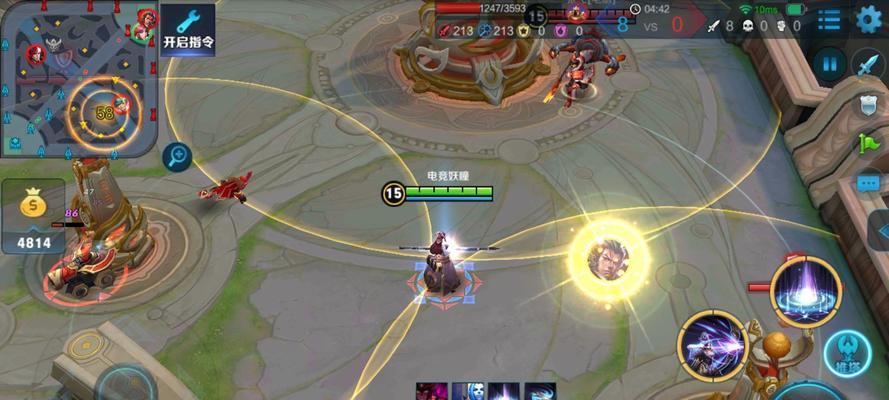The height and width of the screenshot is (400, 889).
Task: Open the chat message bubble
Action: coord(867,183)
